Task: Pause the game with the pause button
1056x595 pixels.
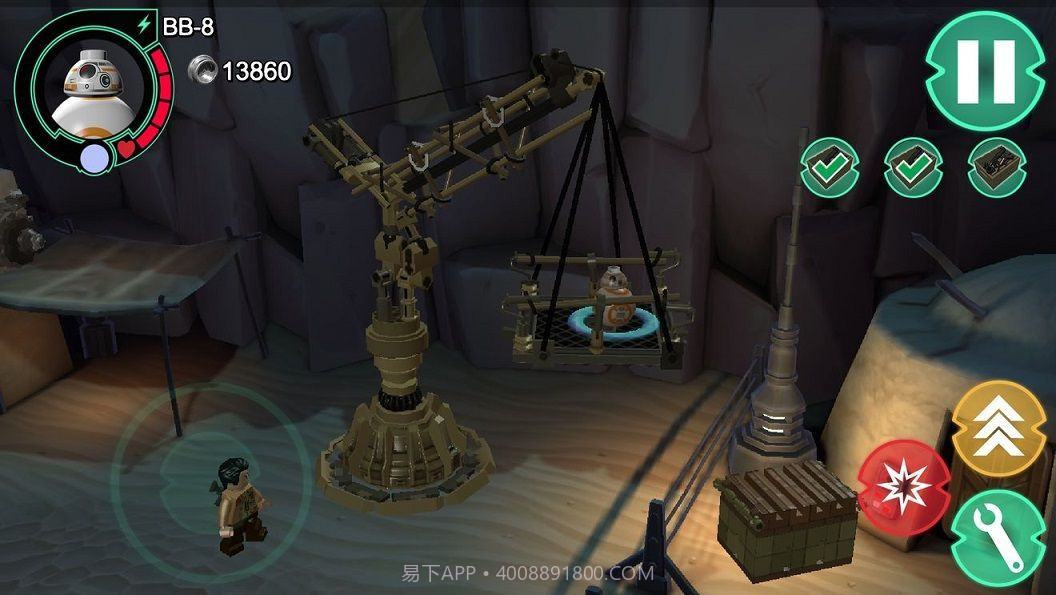Action: [985, 72]
